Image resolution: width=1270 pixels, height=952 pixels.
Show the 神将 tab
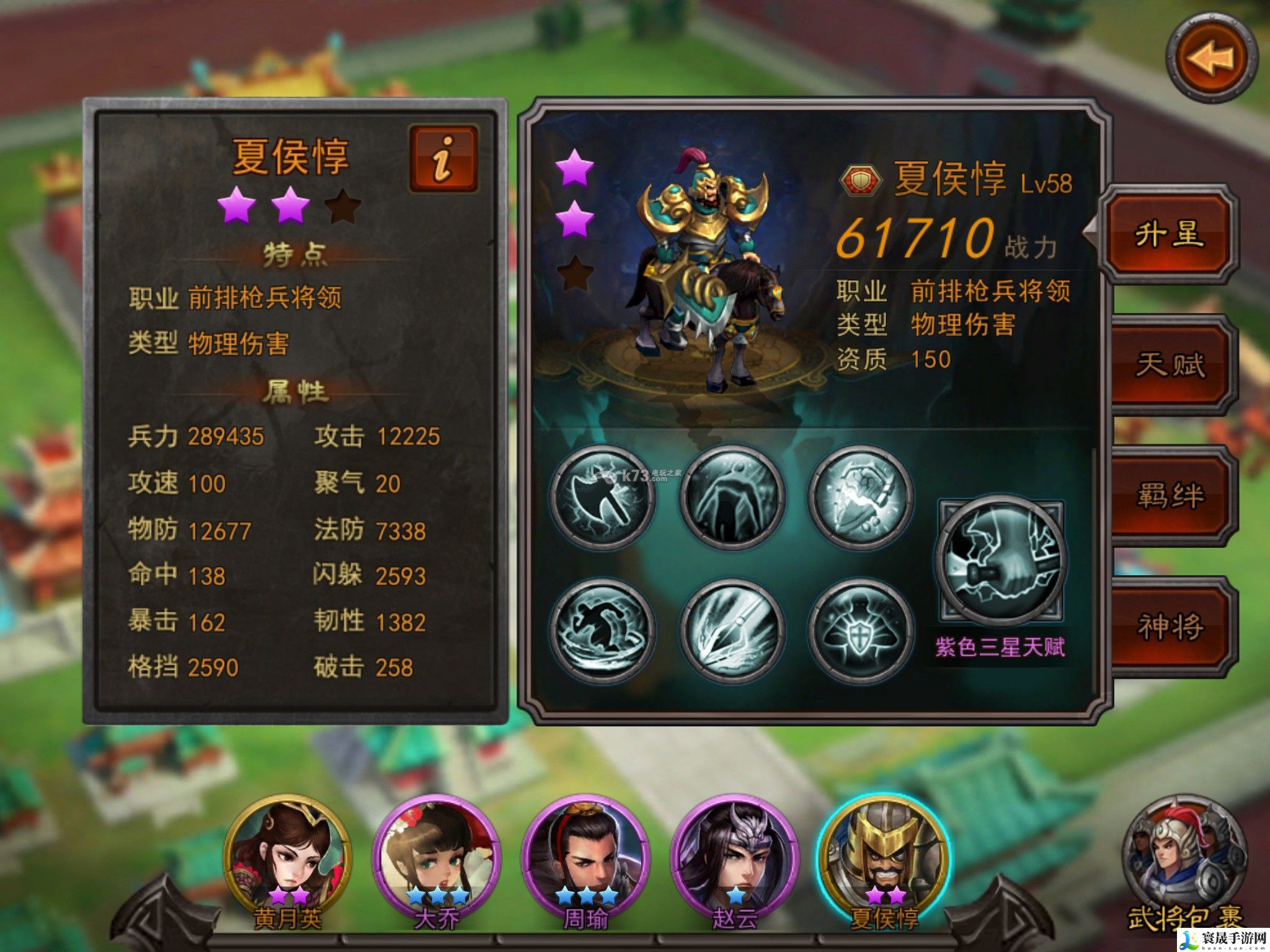click(x=1170, y=626)
